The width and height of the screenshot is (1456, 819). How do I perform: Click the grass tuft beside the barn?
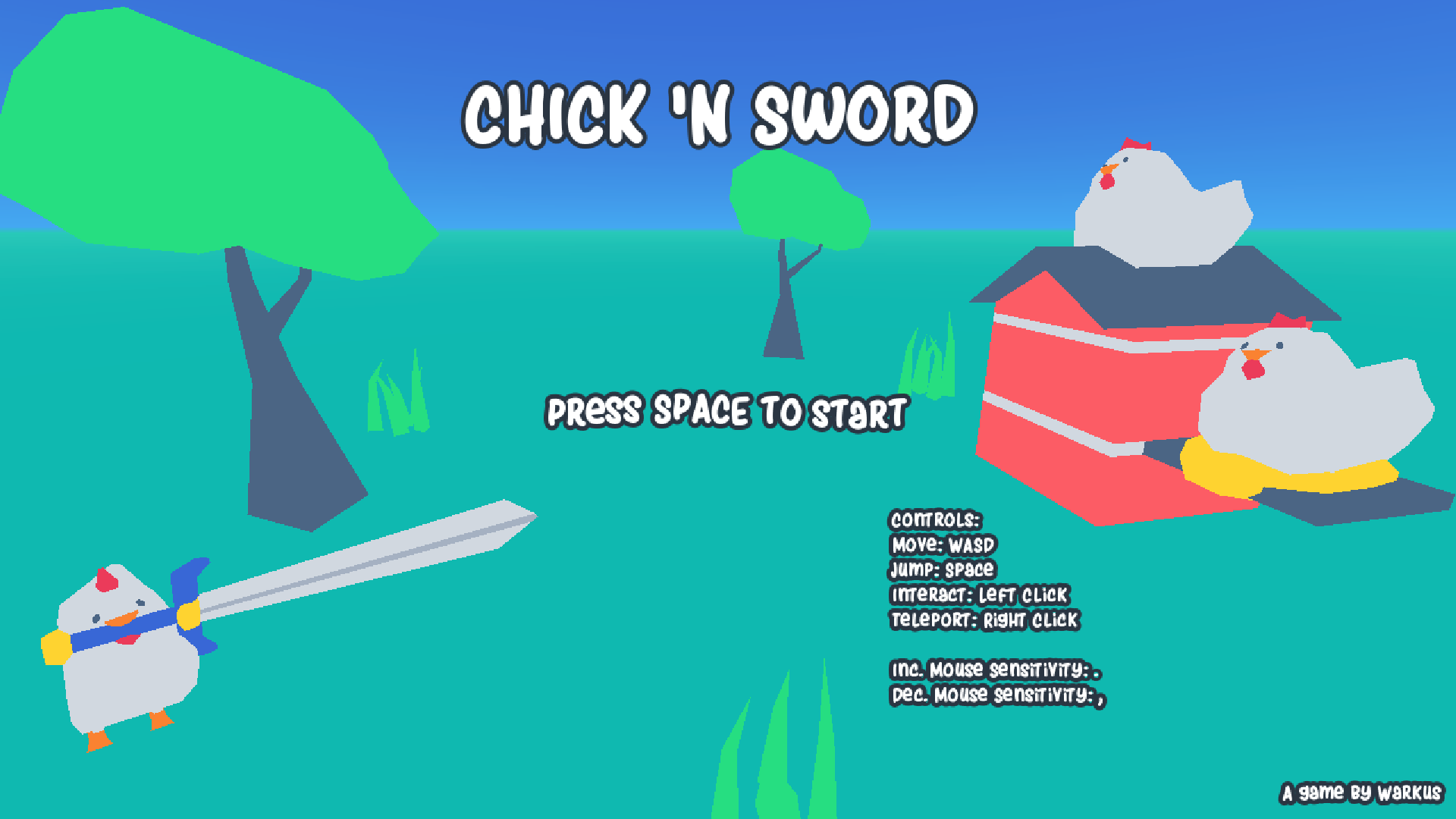(929, 364)
